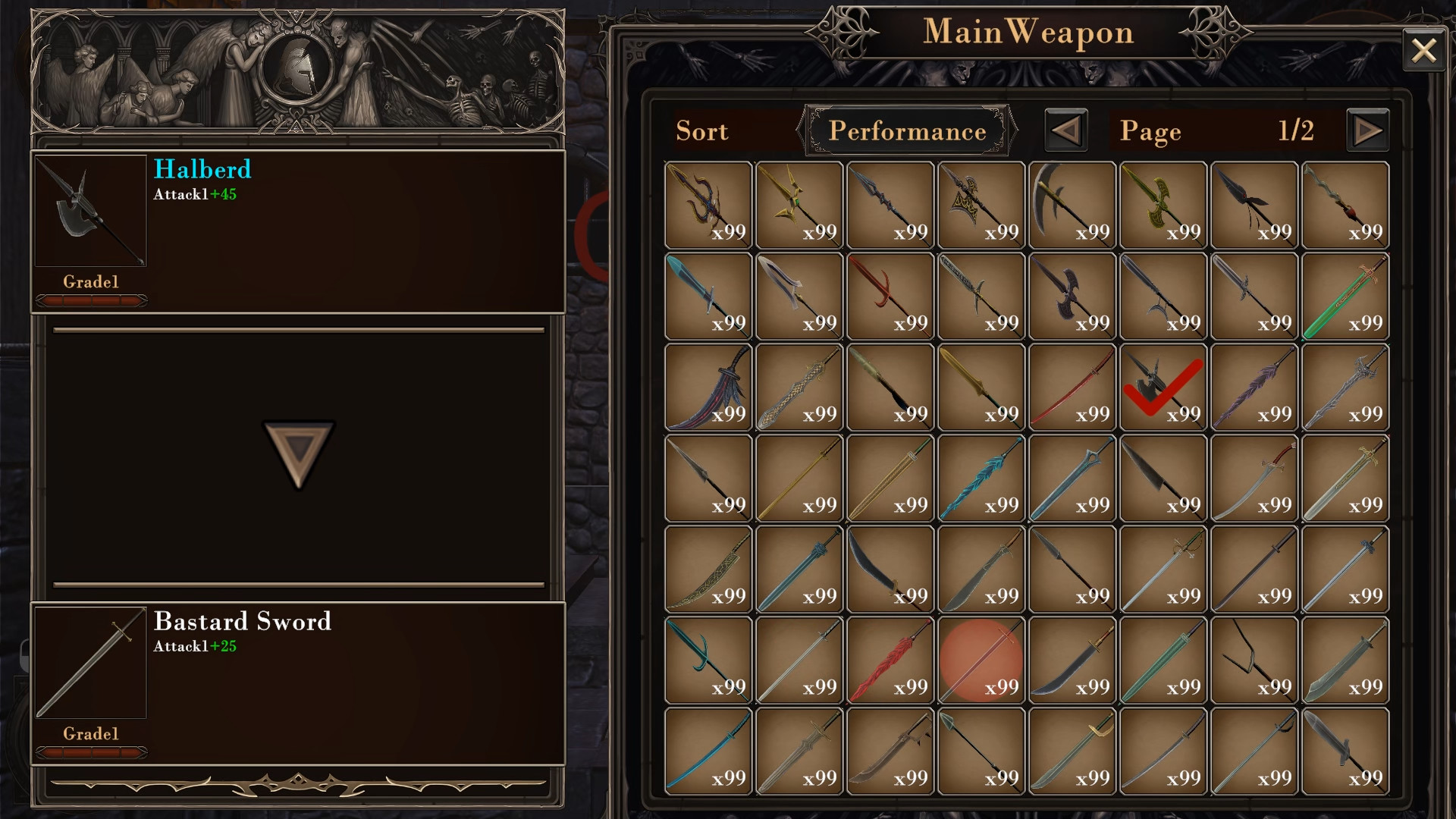Screen dimensions: 1456x819
Task: Select the Halberd marked with the red checkmark
Action: (x=1163, y=387)
